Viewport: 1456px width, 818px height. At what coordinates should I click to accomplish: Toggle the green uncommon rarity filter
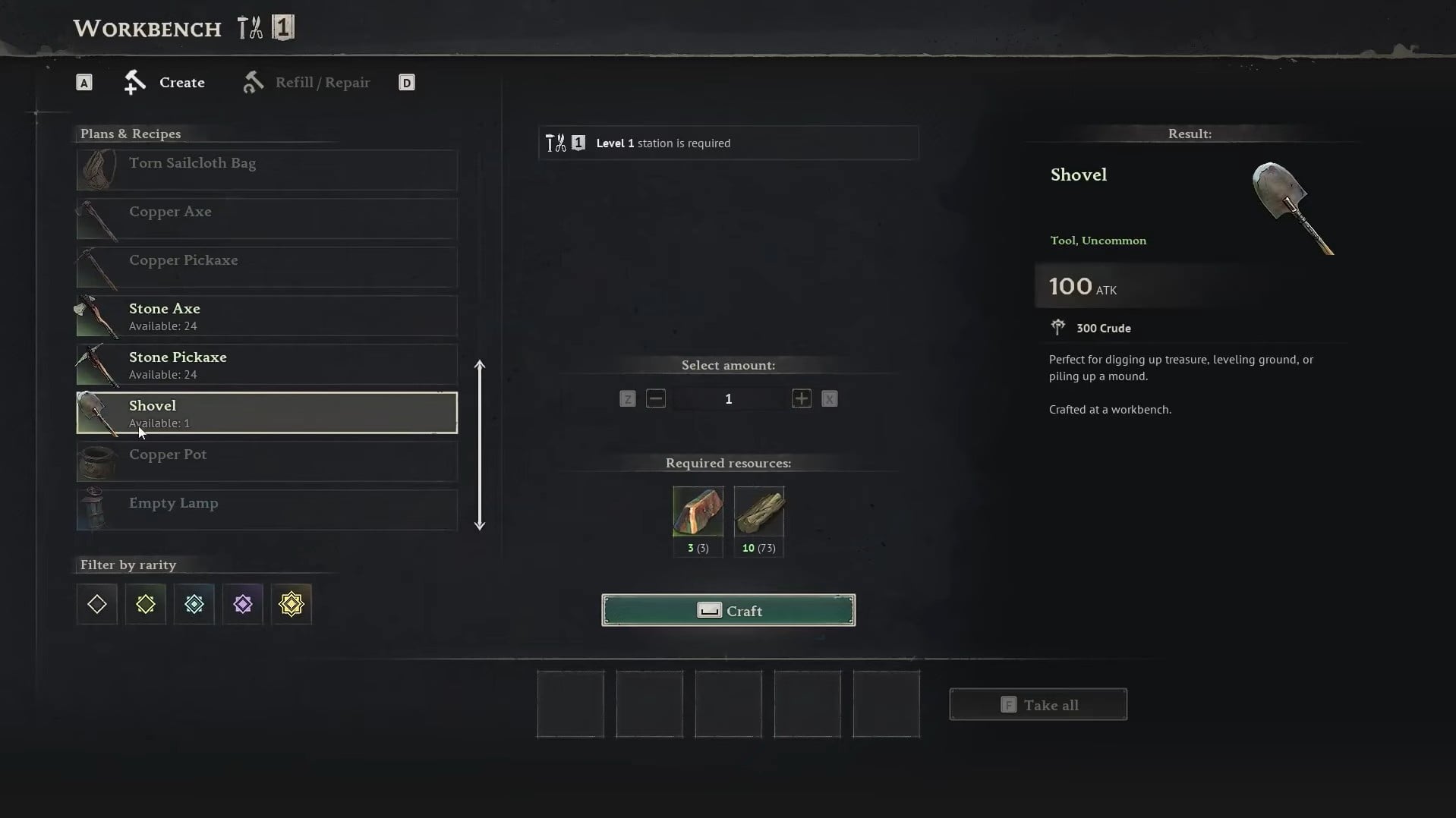tap(146, 604)
